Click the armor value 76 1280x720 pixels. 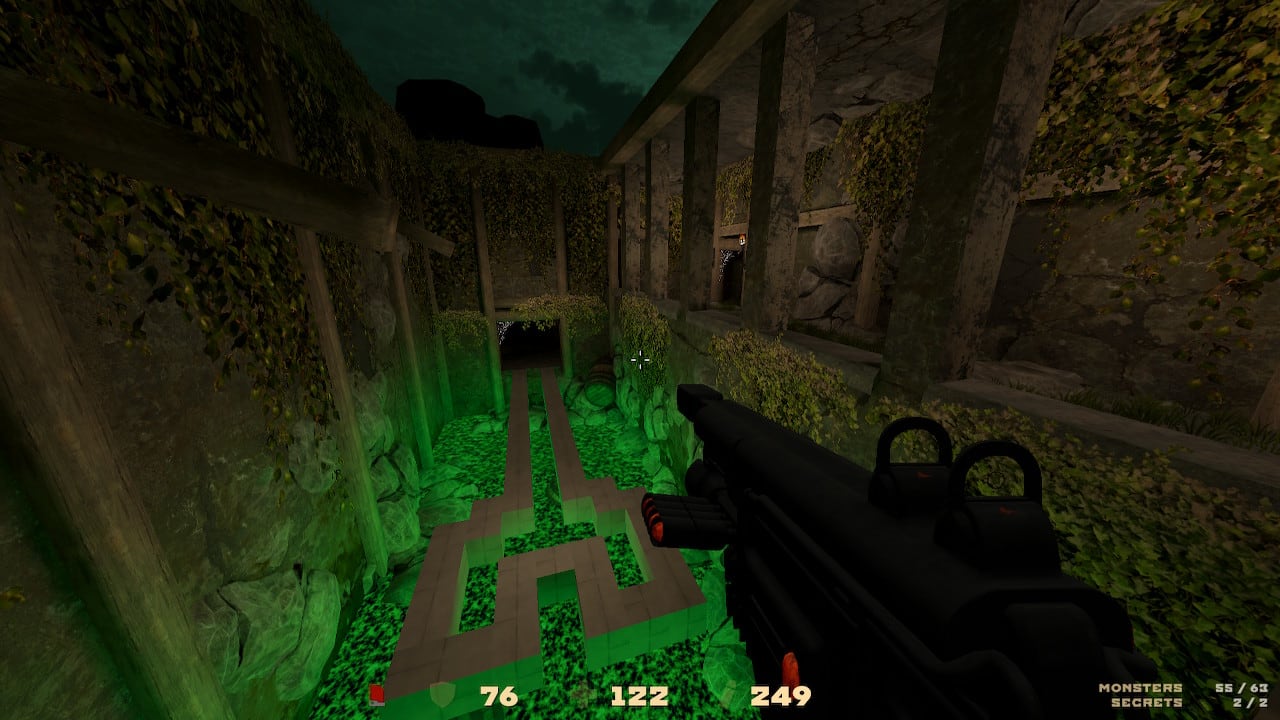click(498, 696)
